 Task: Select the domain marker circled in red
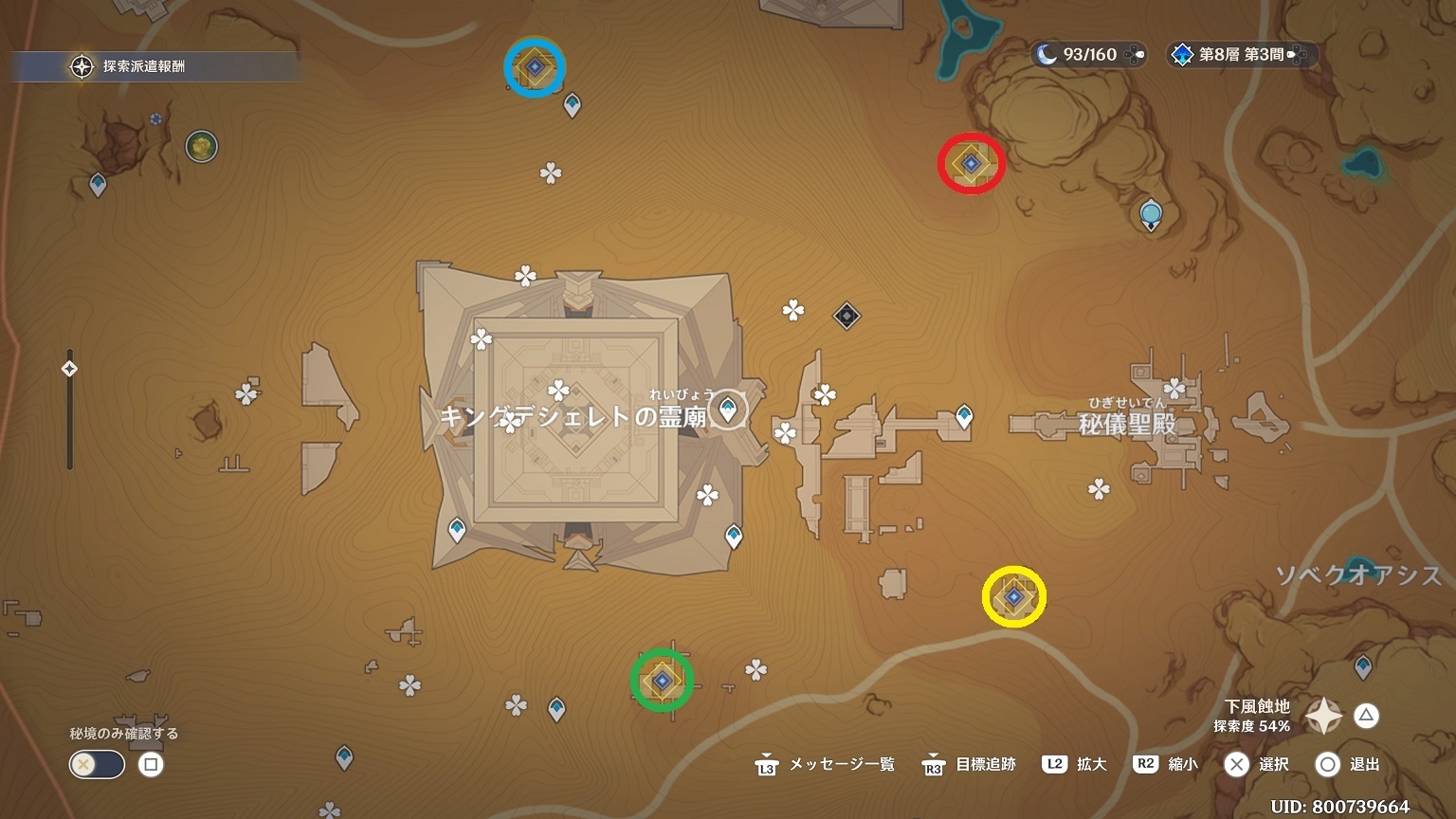pyautogui.click(x=971, y=164)
